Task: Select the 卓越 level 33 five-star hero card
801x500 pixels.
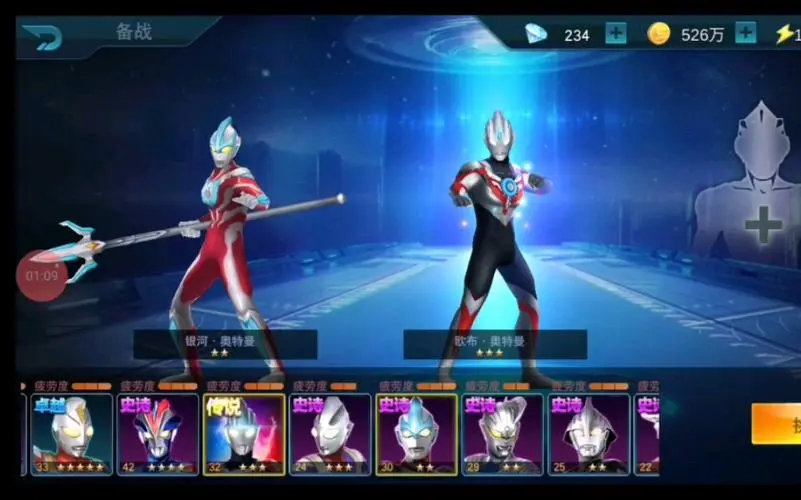Action: [71, 433]
